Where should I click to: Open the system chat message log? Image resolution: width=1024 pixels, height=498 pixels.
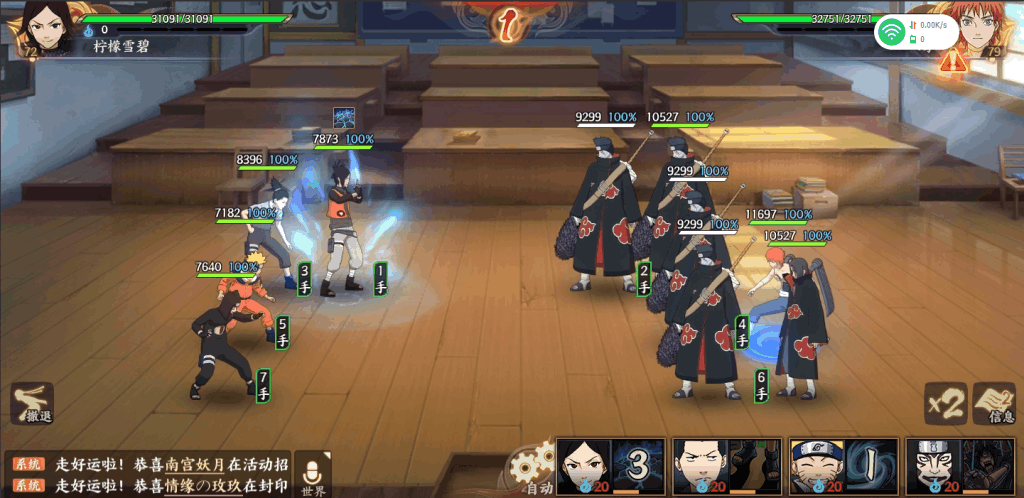point(150,475)
